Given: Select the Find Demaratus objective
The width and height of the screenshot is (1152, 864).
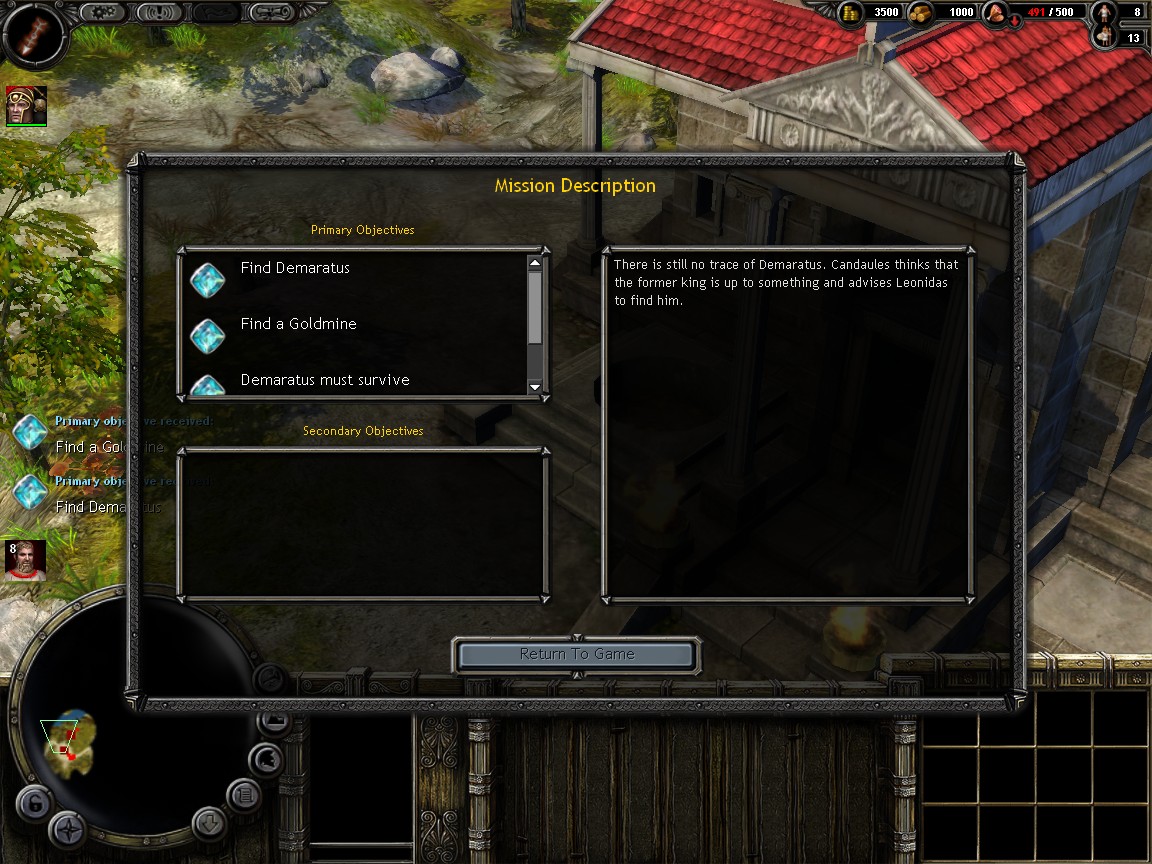Looking at the screenshot, I should (x=295, y=269).
